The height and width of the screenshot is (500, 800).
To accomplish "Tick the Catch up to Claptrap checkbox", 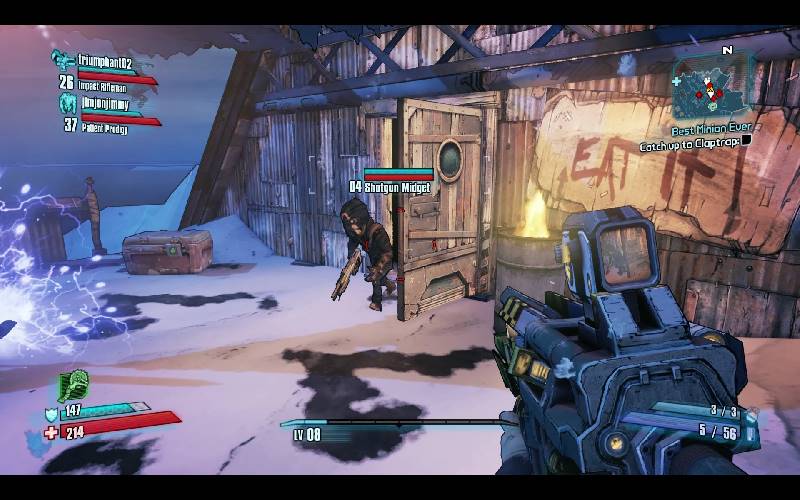I will 745,144.
